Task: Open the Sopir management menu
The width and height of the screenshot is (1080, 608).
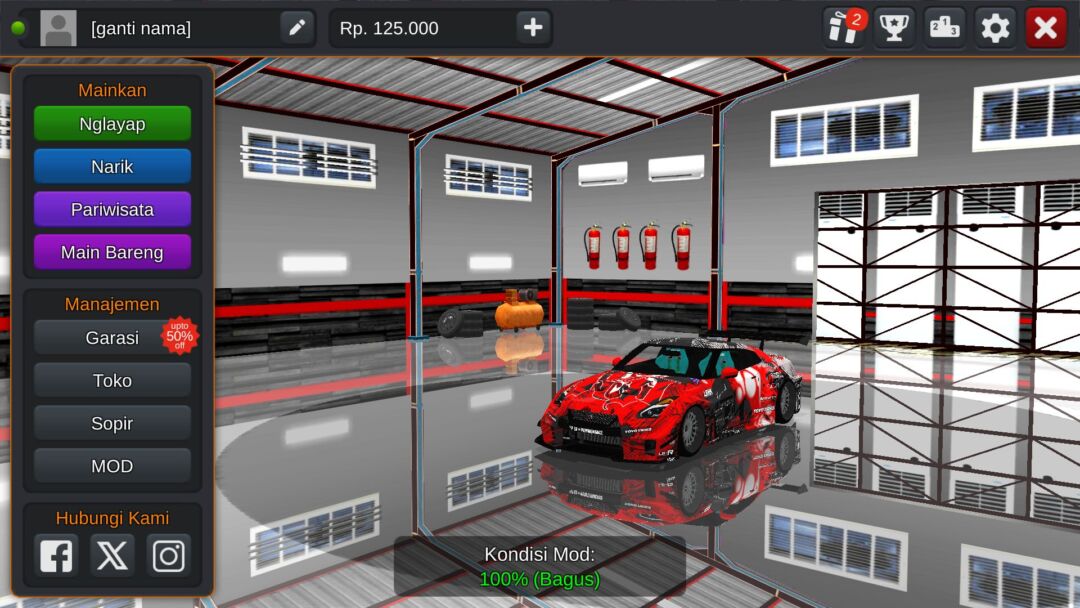Action: (x=112, y=424)
